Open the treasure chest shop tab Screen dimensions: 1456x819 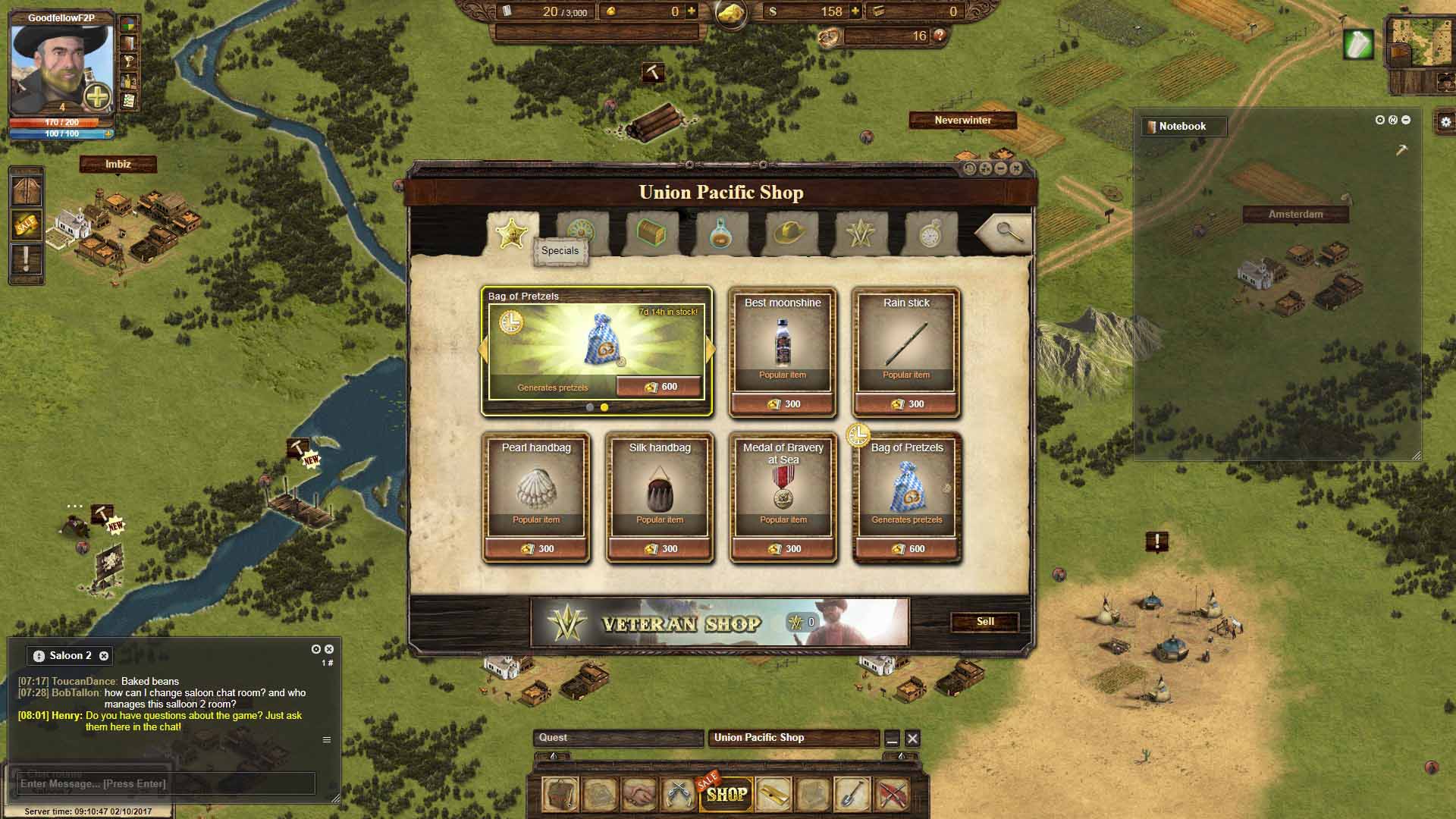(651, 233)
